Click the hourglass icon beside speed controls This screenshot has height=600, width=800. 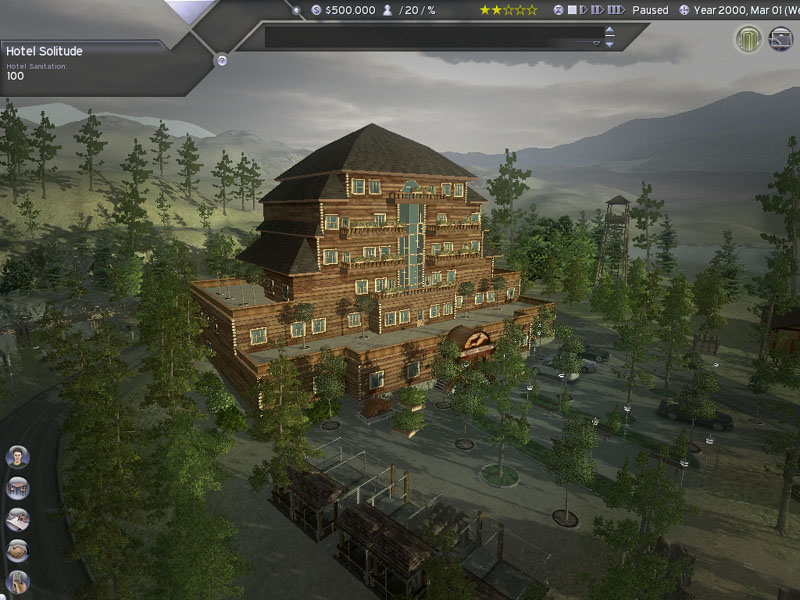559,10
